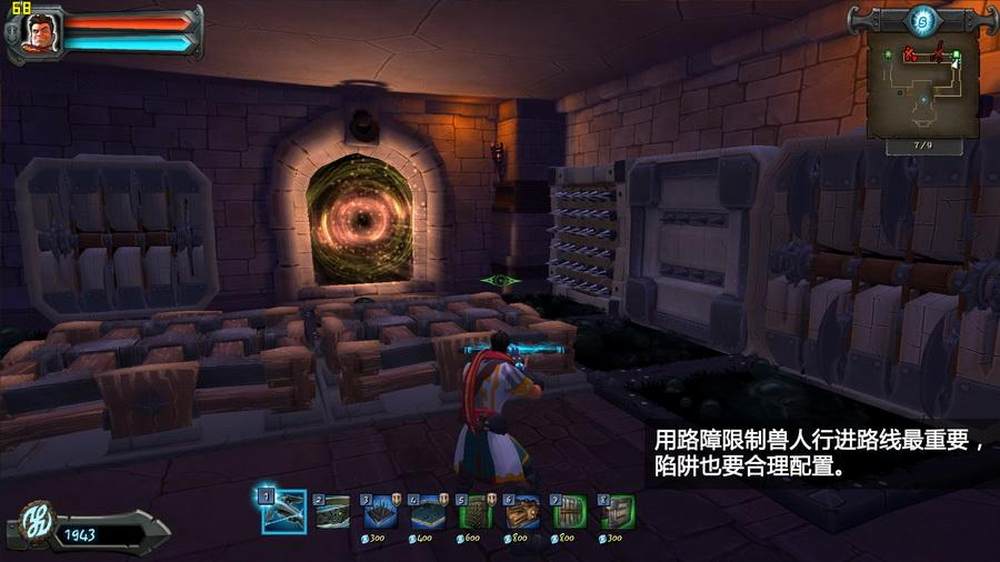
Task: Choose the slot 6 trap costing 800
Action: pyautogui.click(x=523, y=512)
